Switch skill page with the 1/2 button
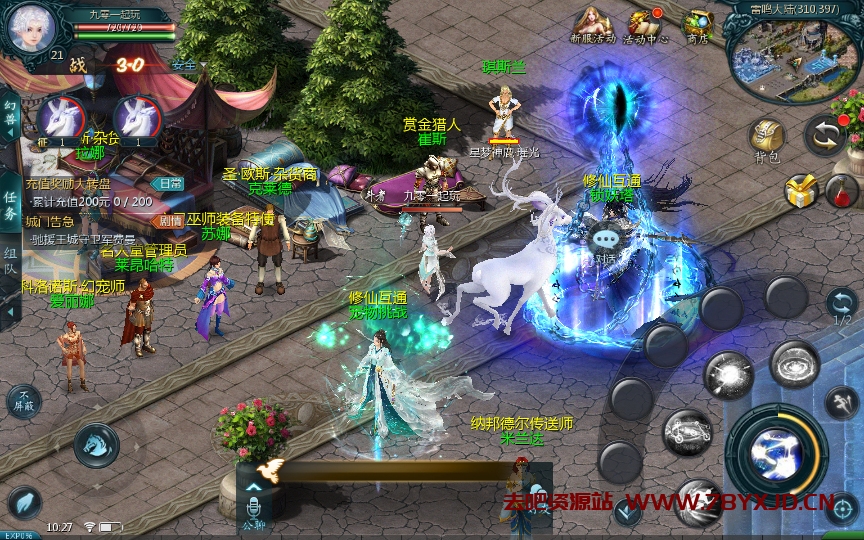 (x=842, y=306)
